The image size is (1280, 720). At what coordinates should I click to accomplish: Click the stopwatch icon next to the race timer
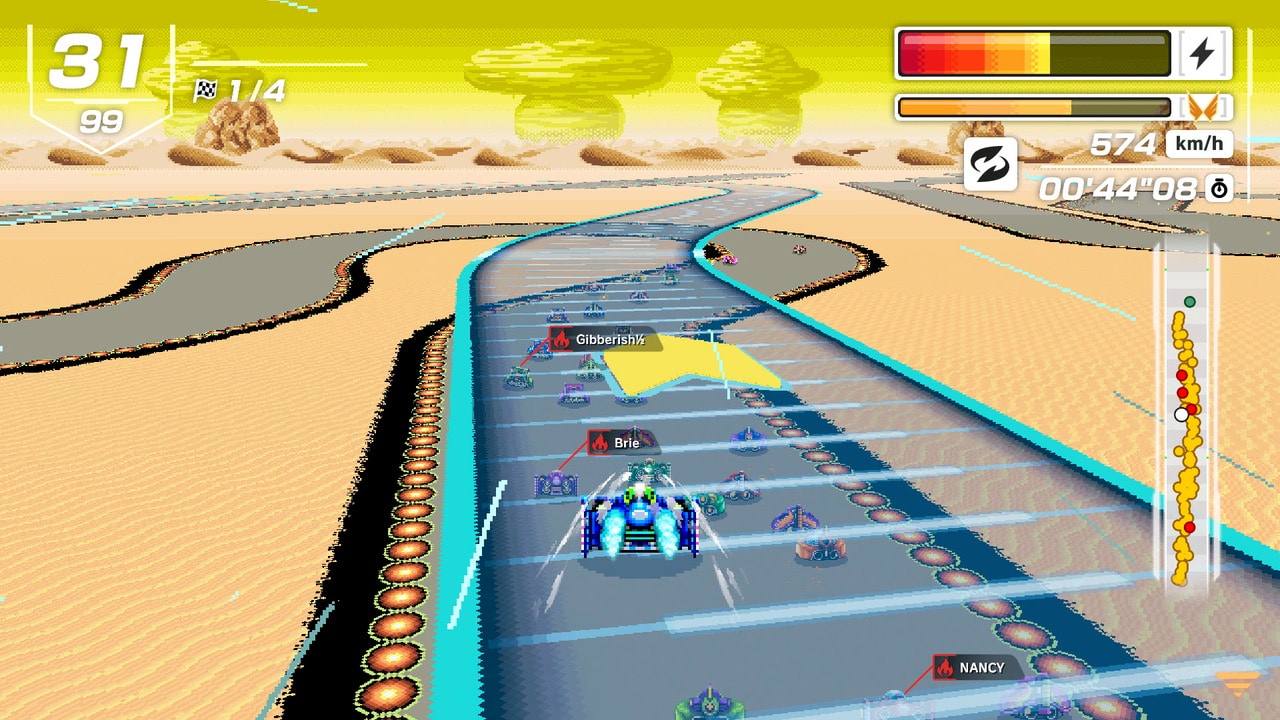pos(1217,188)
